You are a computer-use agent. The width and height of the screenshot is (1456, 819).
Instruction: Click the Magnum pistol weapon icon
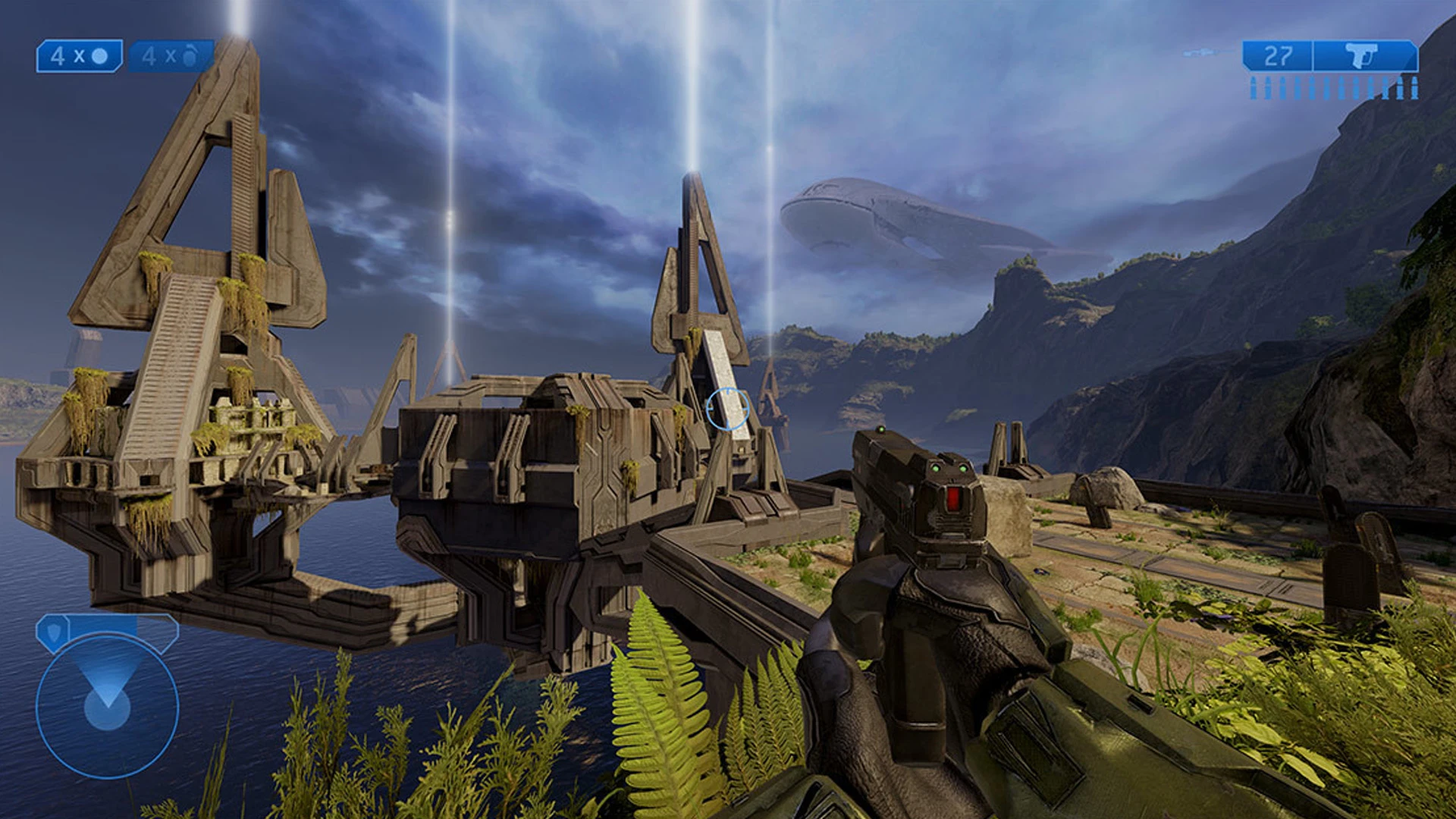click(1361, 56)
